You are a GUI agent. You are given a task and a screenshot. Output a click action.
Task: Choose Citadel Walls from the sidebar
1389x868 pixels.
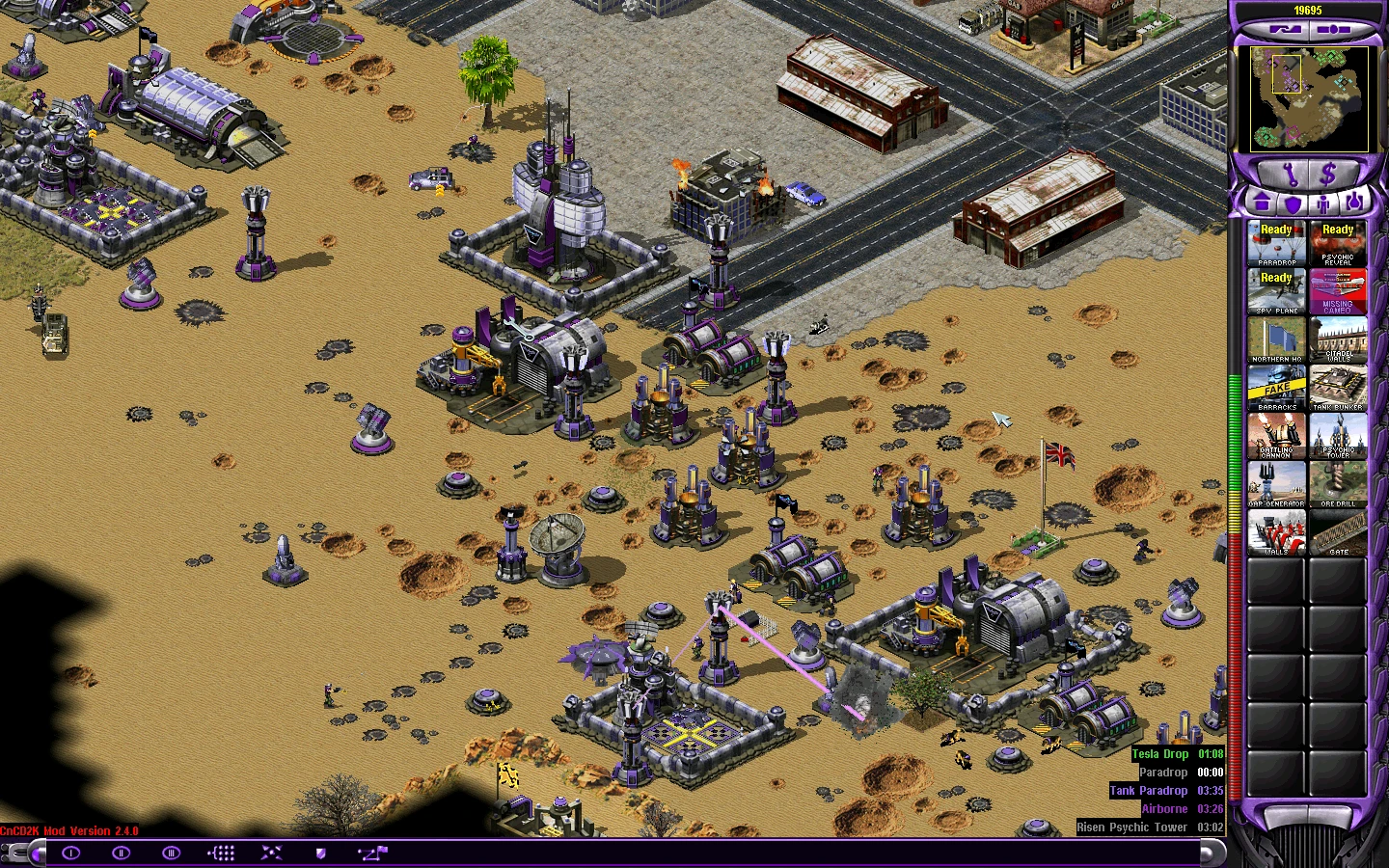(1338, 339)
